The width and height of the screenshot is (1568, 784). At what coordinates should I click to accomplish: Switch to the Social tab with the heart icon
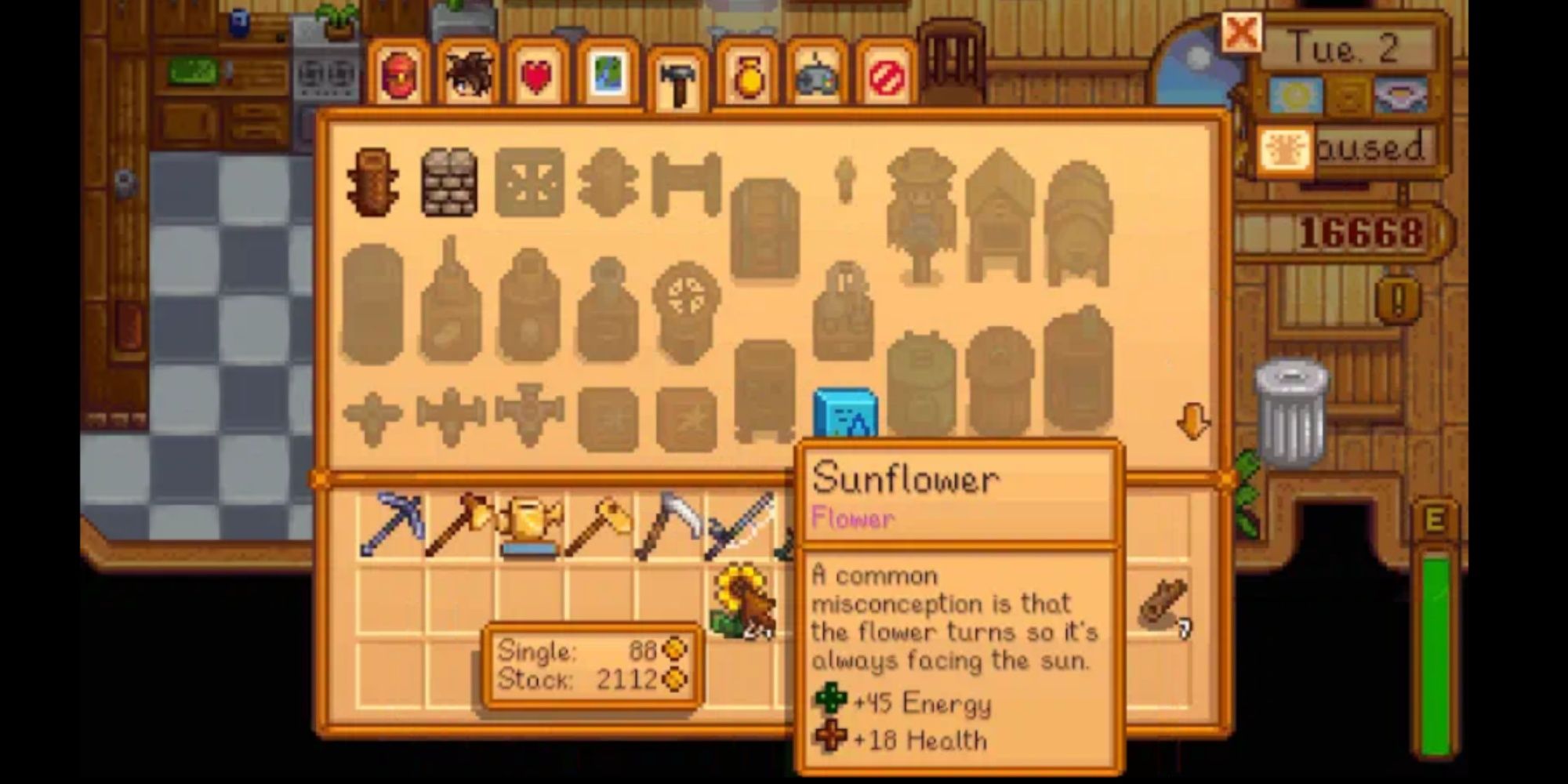tap(537, 74)
